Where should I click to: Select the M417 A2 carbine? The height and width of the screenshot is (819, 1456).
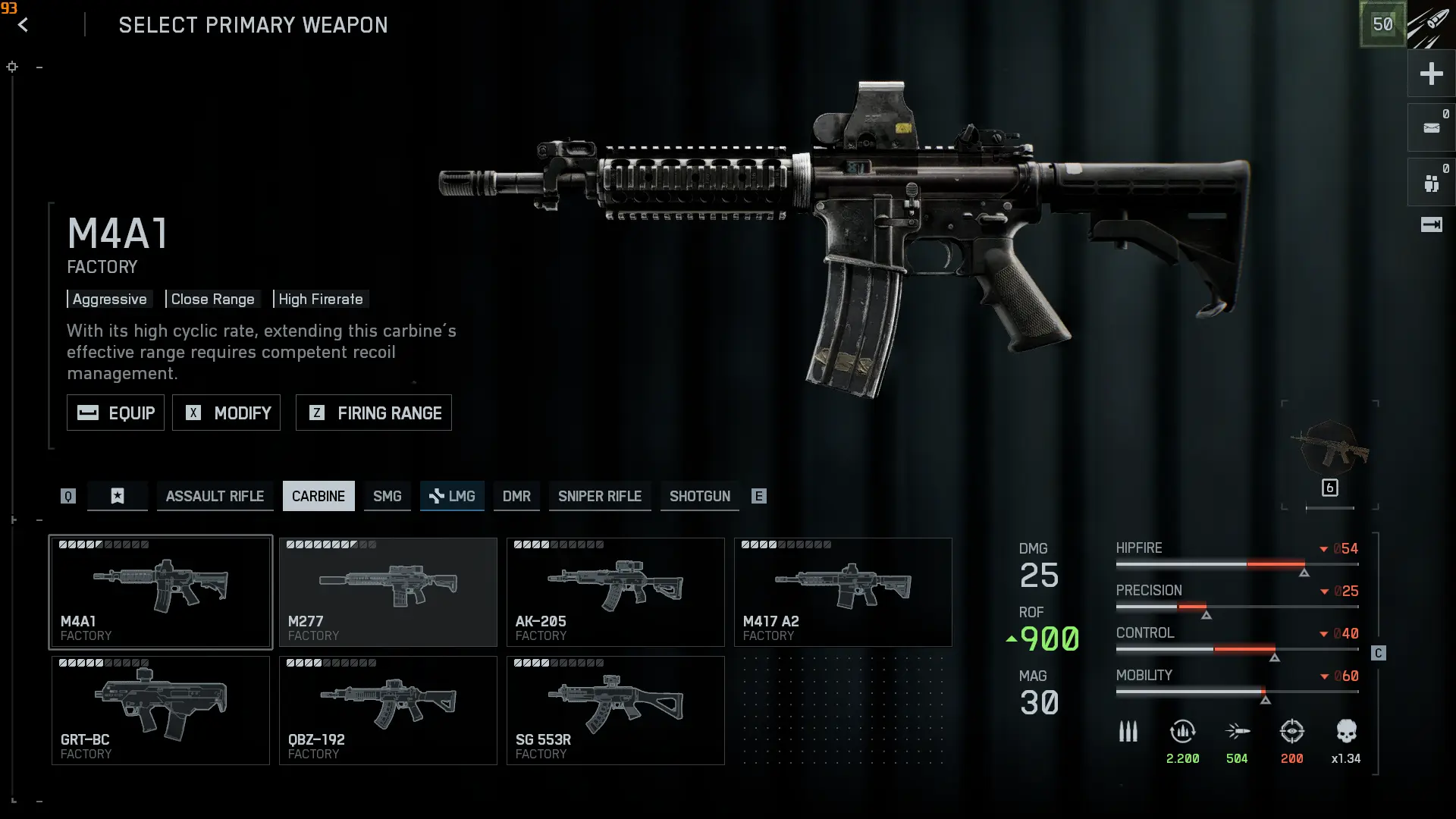coord(843,592)
